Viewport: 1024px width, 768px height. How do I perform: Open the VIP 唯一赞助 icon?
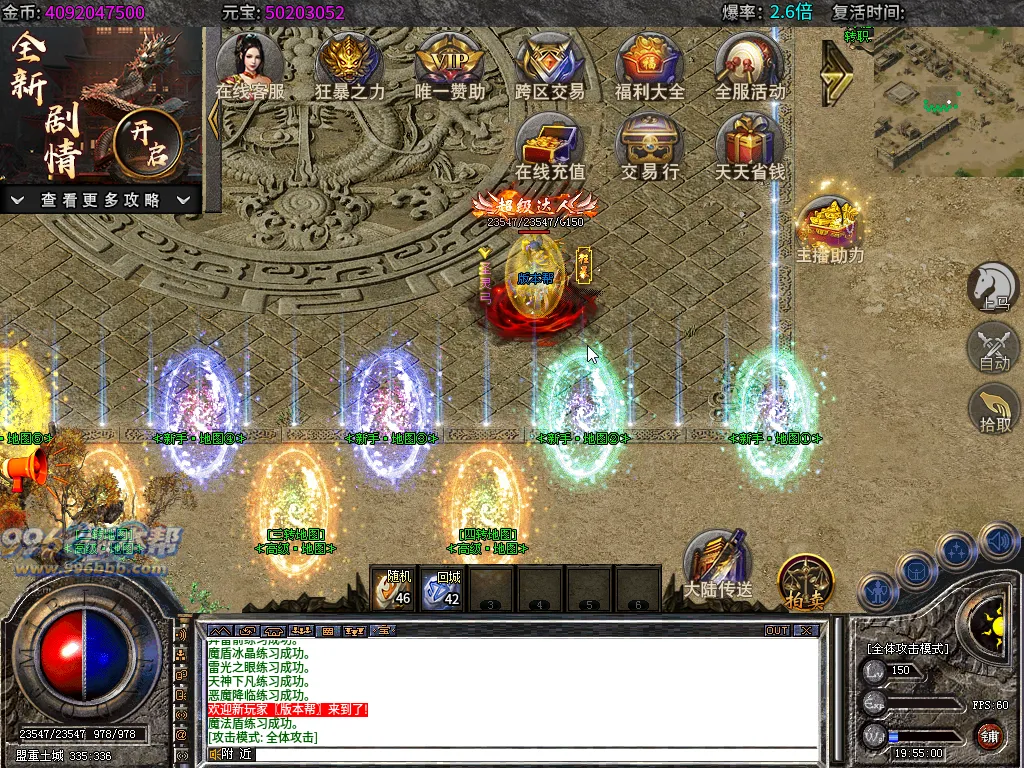point(449,63)
